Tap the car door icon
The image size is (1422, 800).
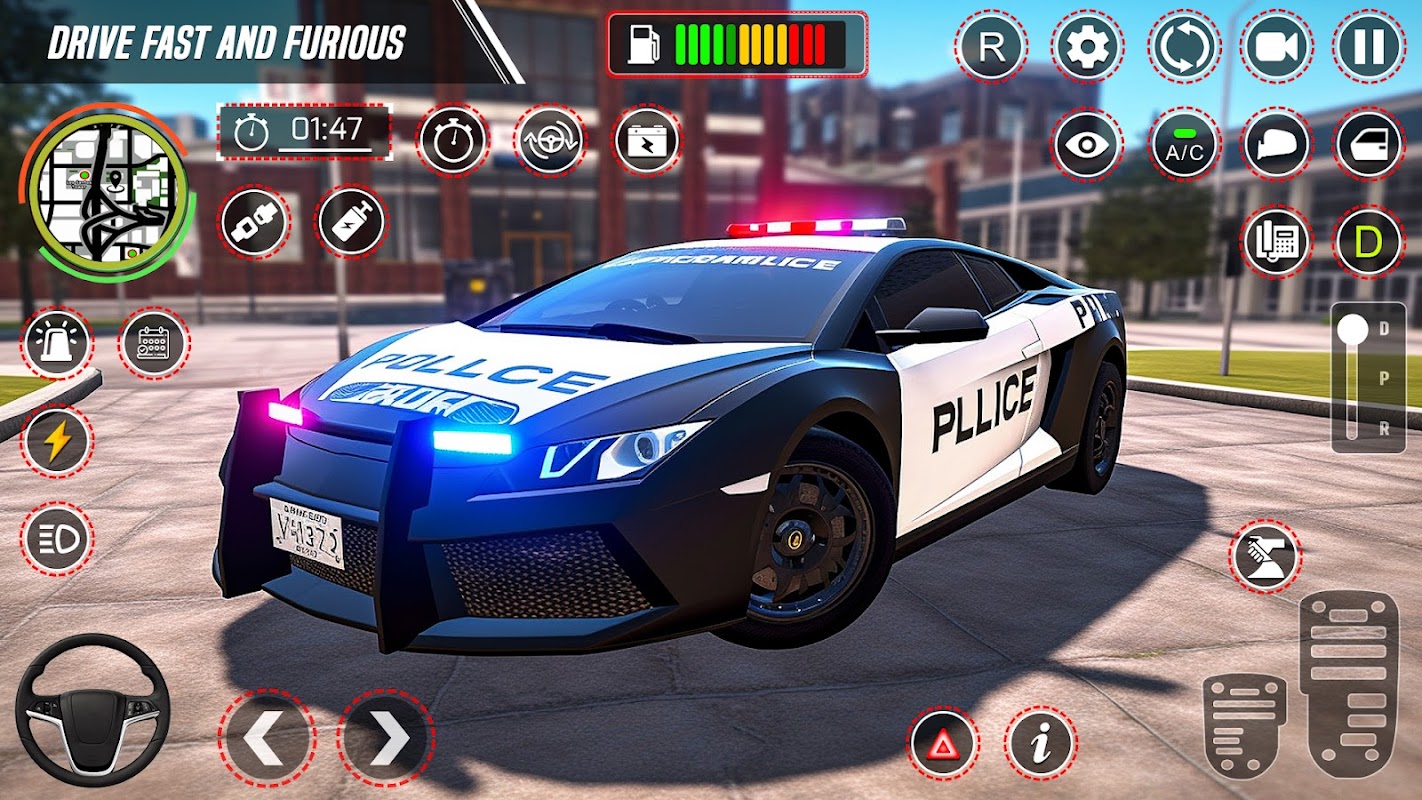(x=1368, y=144)
